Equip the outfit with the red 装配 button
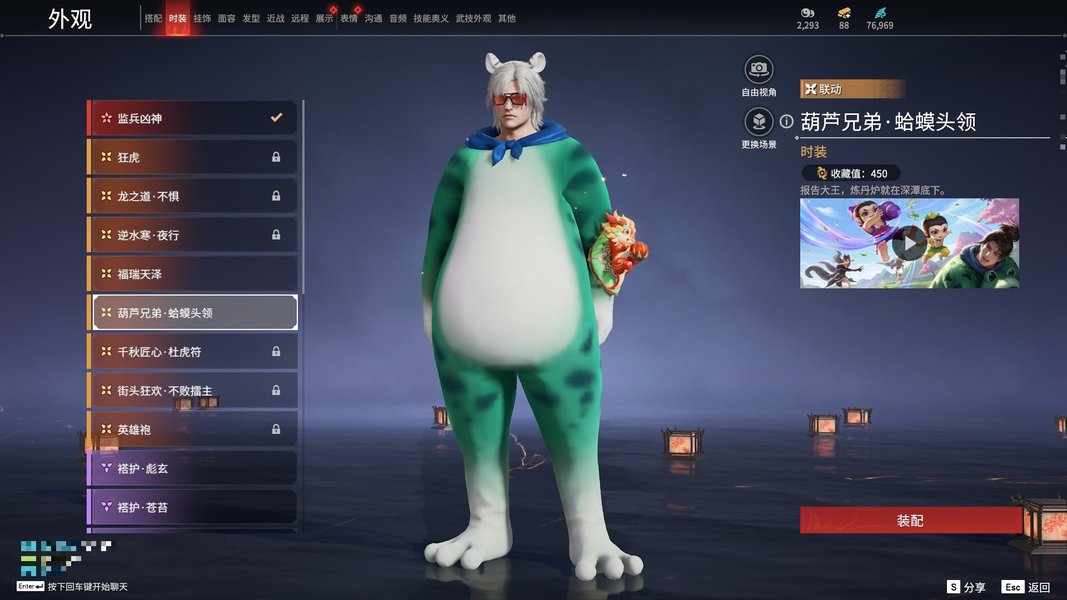The image size is (1067, 600). tap(910, 521)
